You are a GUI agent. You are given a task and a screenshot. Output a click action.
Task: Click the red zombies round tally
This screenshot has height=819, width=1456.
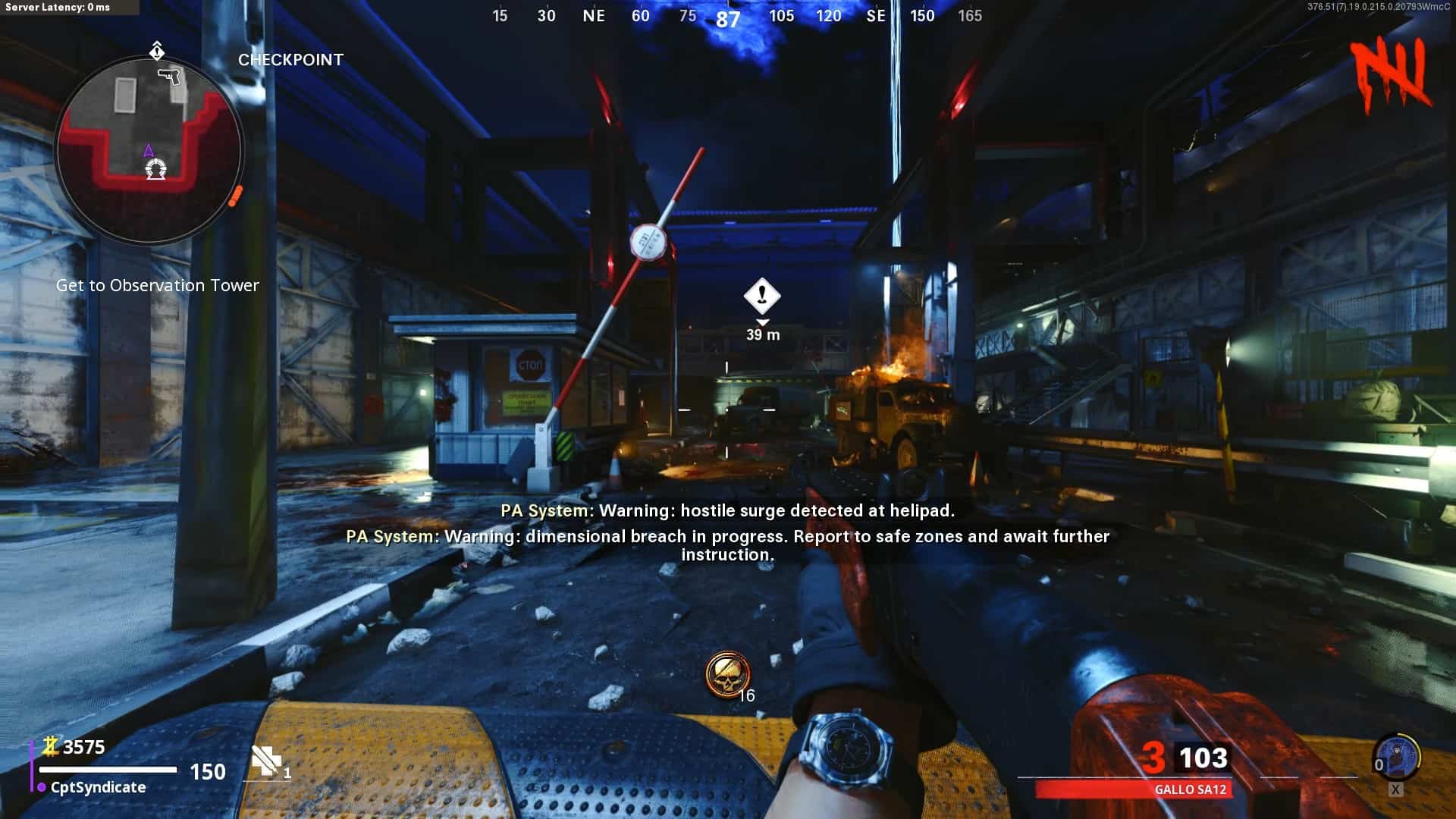(x=1392, y=74)
